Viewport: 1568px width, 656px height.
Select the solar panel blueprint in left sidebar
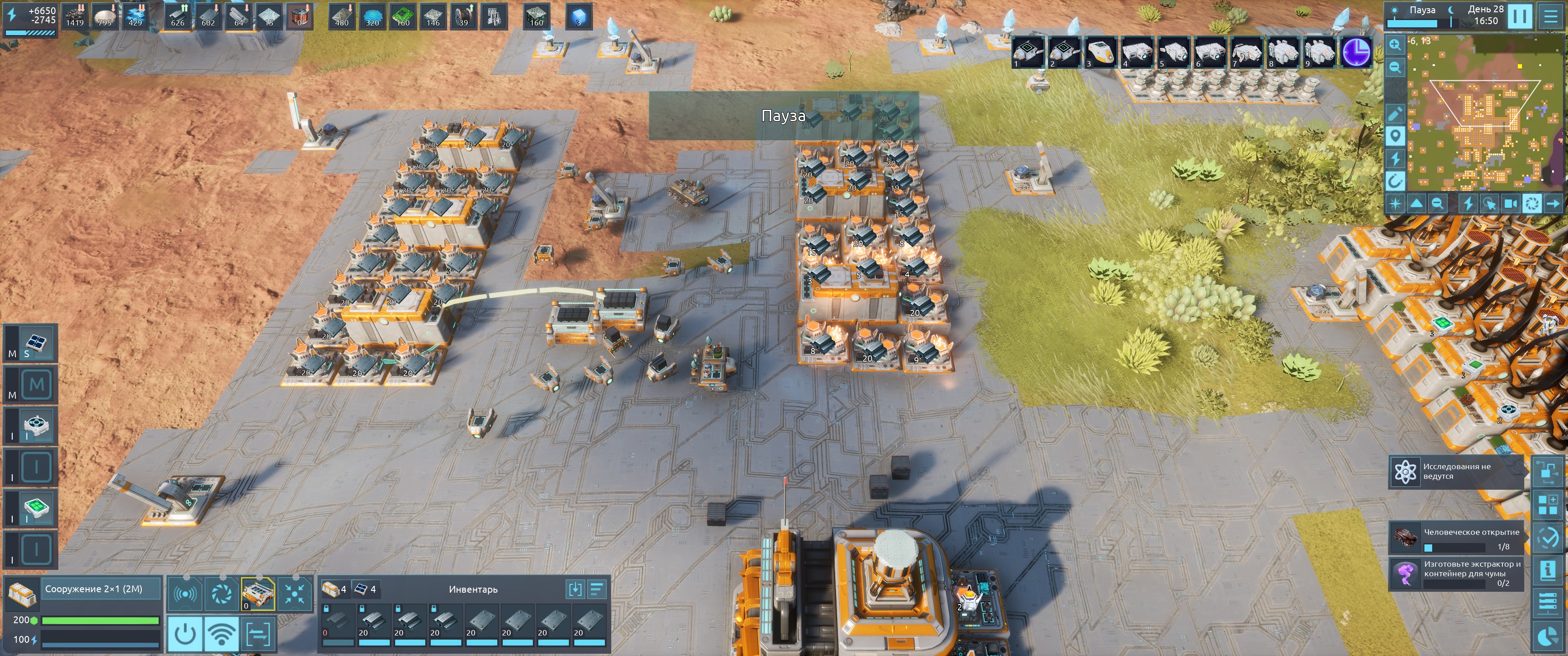pos(36,343)
